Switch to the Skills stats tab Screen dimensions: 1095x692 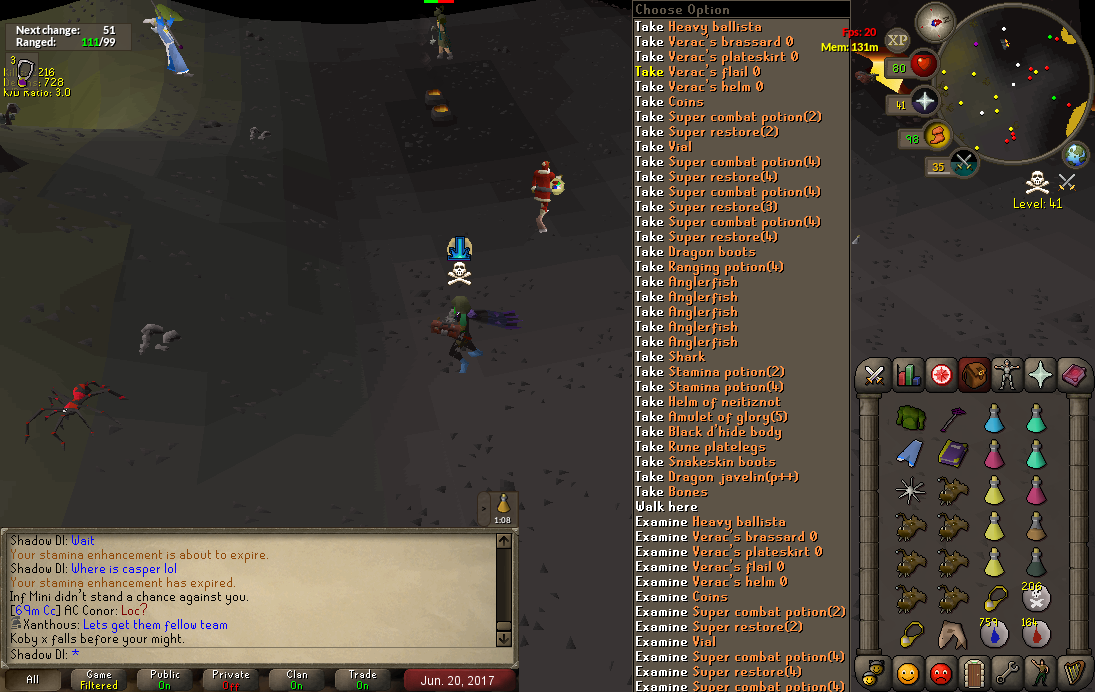[908, 375]
